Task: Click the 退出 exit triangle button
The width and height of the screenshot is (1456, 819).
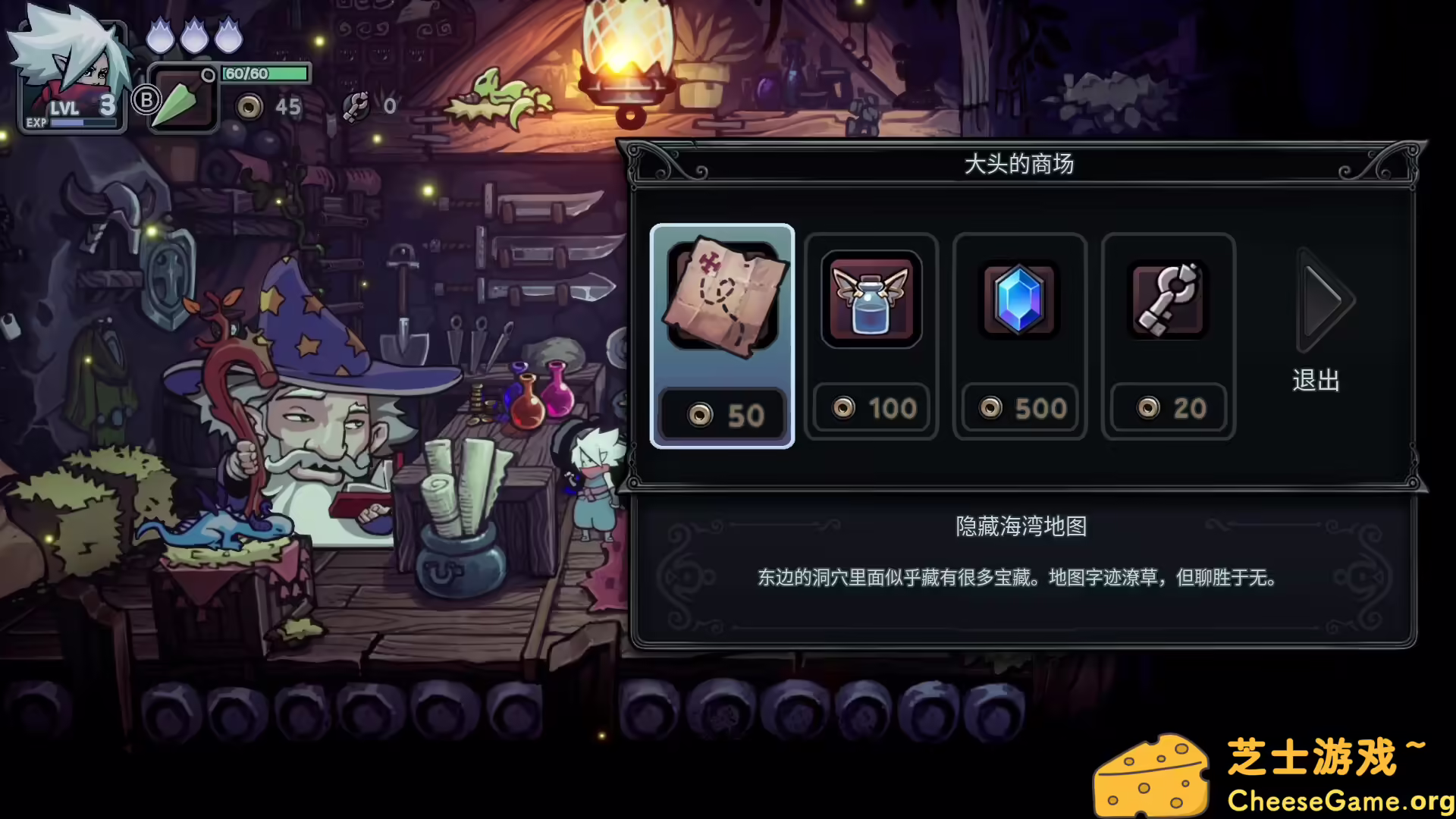Action: [1316, 381]
